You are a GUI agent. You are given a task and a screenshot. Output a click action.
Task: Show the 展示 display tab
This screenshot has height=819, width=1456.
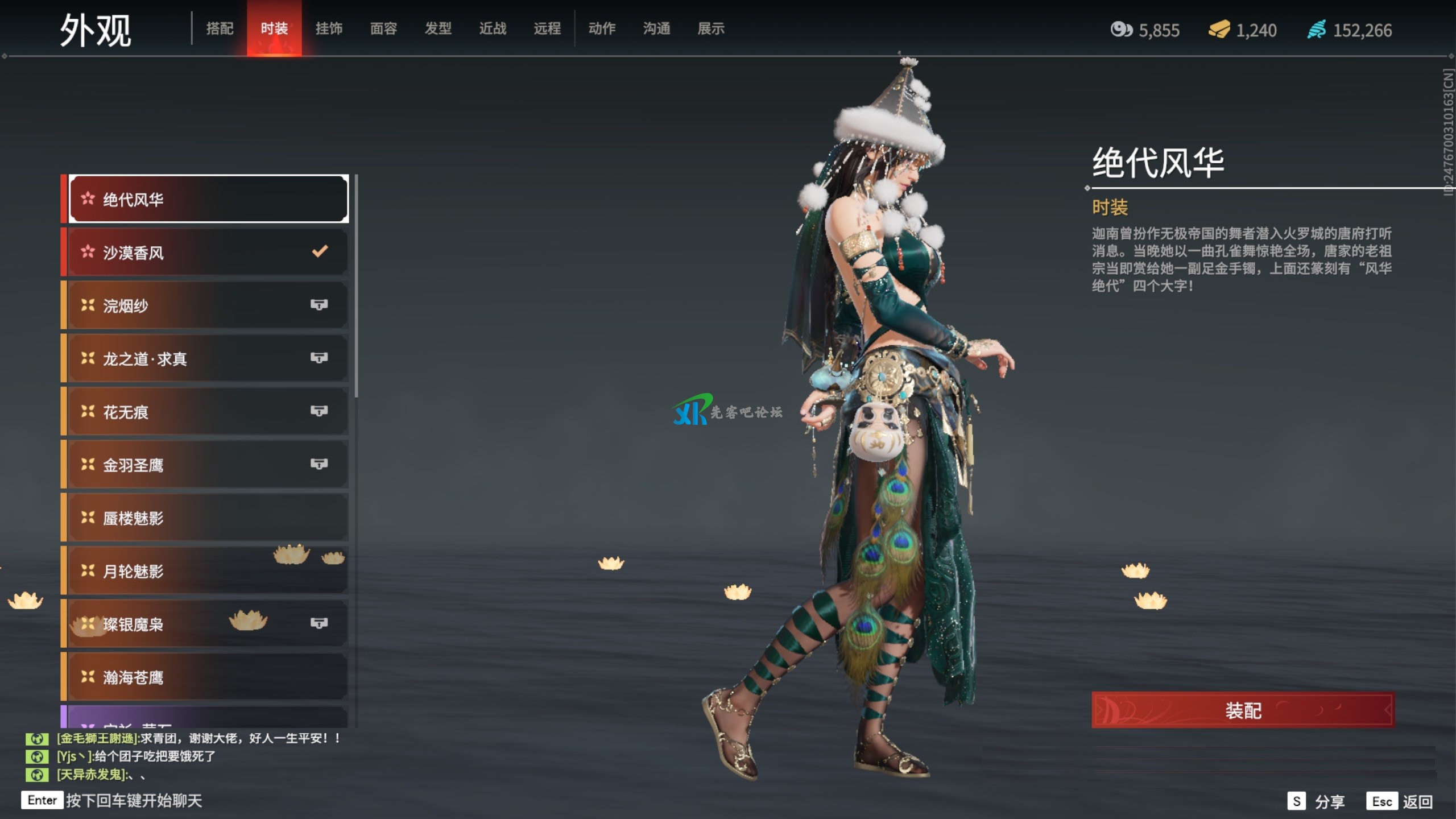click(x=711, y=28)
